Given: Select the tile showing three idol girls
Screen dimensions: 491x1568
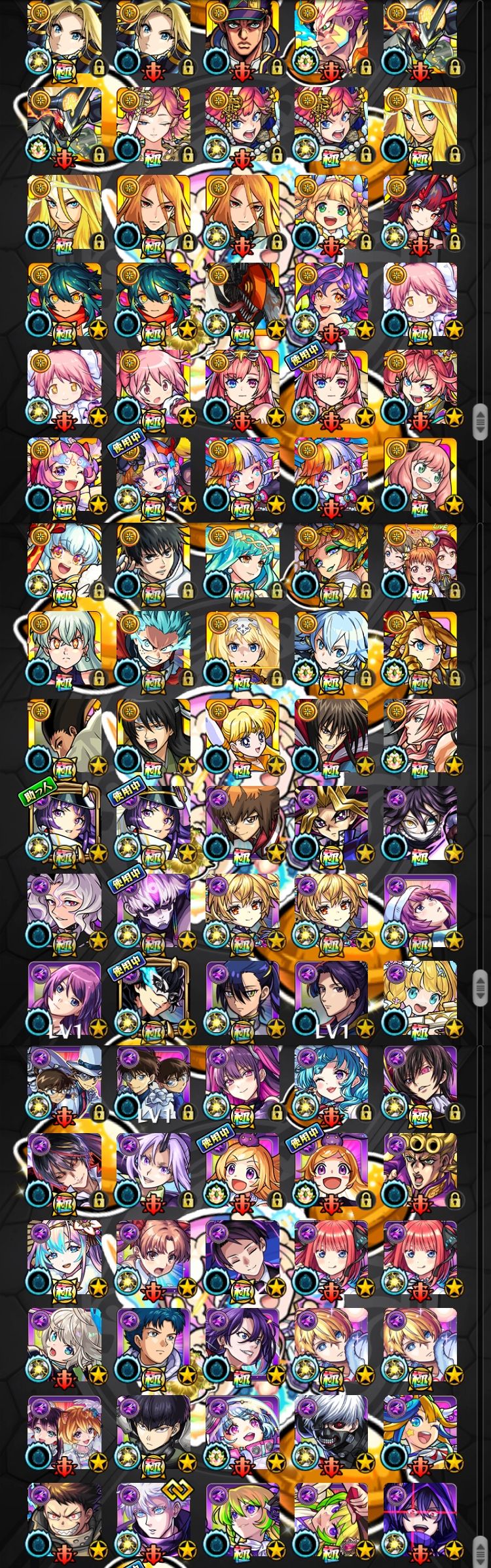Looking at the screenshot, I should [x=420, y=563].
